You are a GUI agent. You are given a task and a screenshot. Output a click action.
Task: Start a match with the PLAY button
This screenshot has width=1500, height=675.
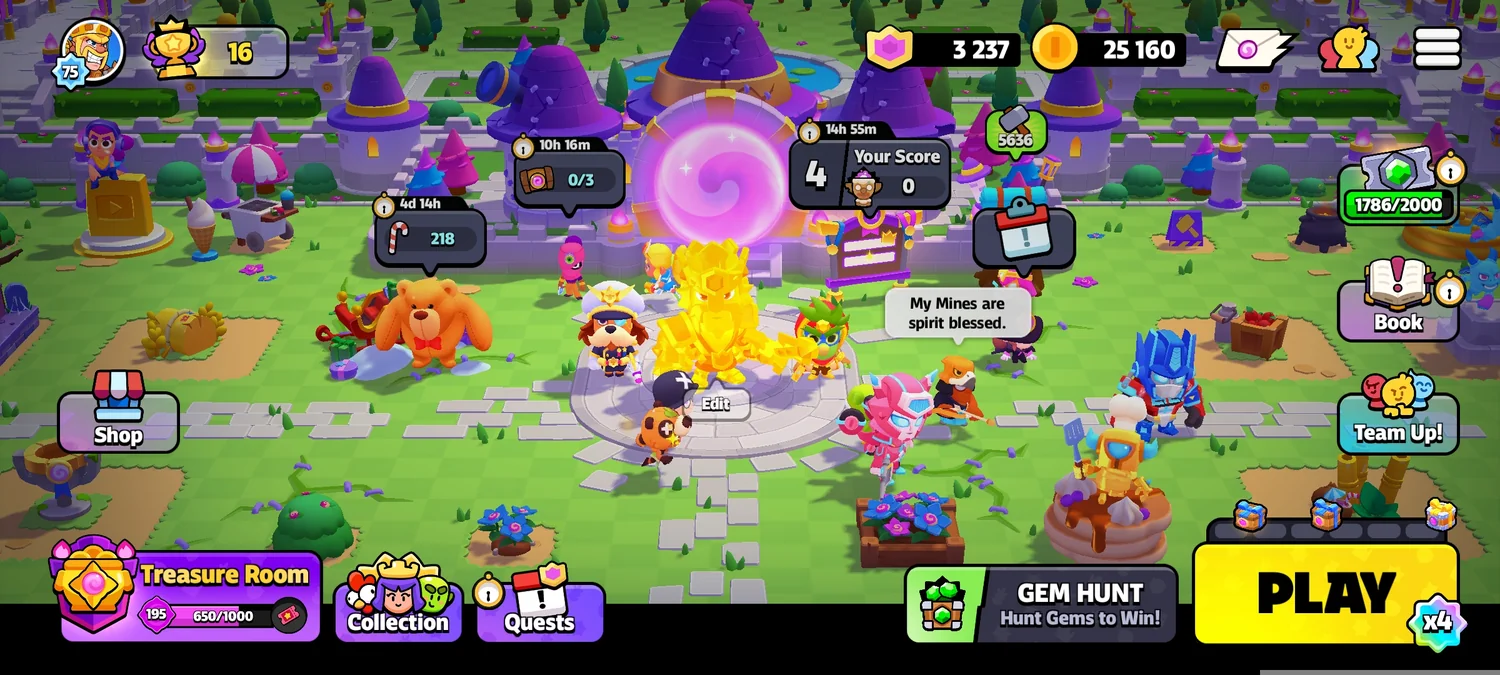tap(1325, 594)
